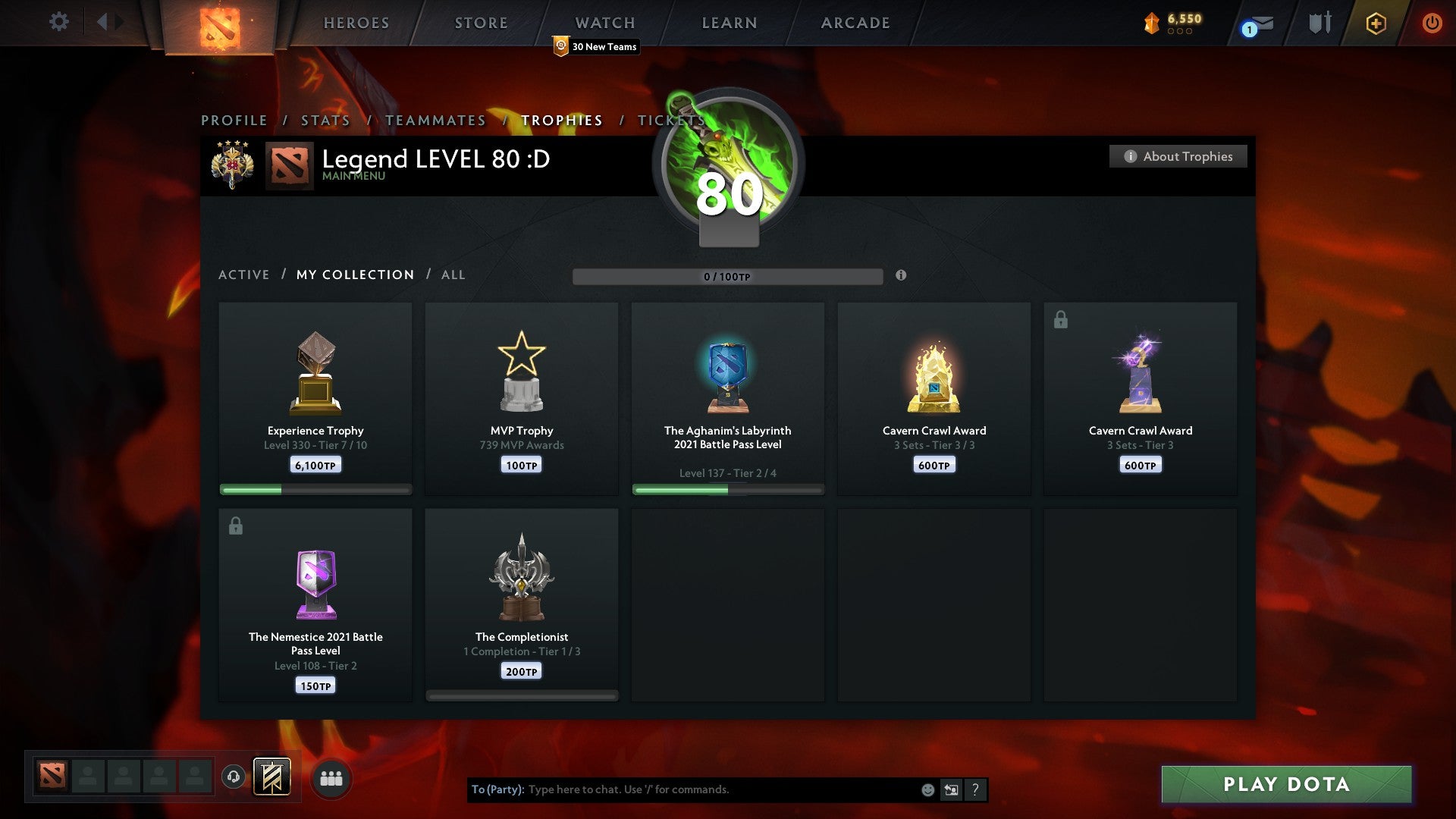Open the trophy points info tooltip

pos(901,277)
